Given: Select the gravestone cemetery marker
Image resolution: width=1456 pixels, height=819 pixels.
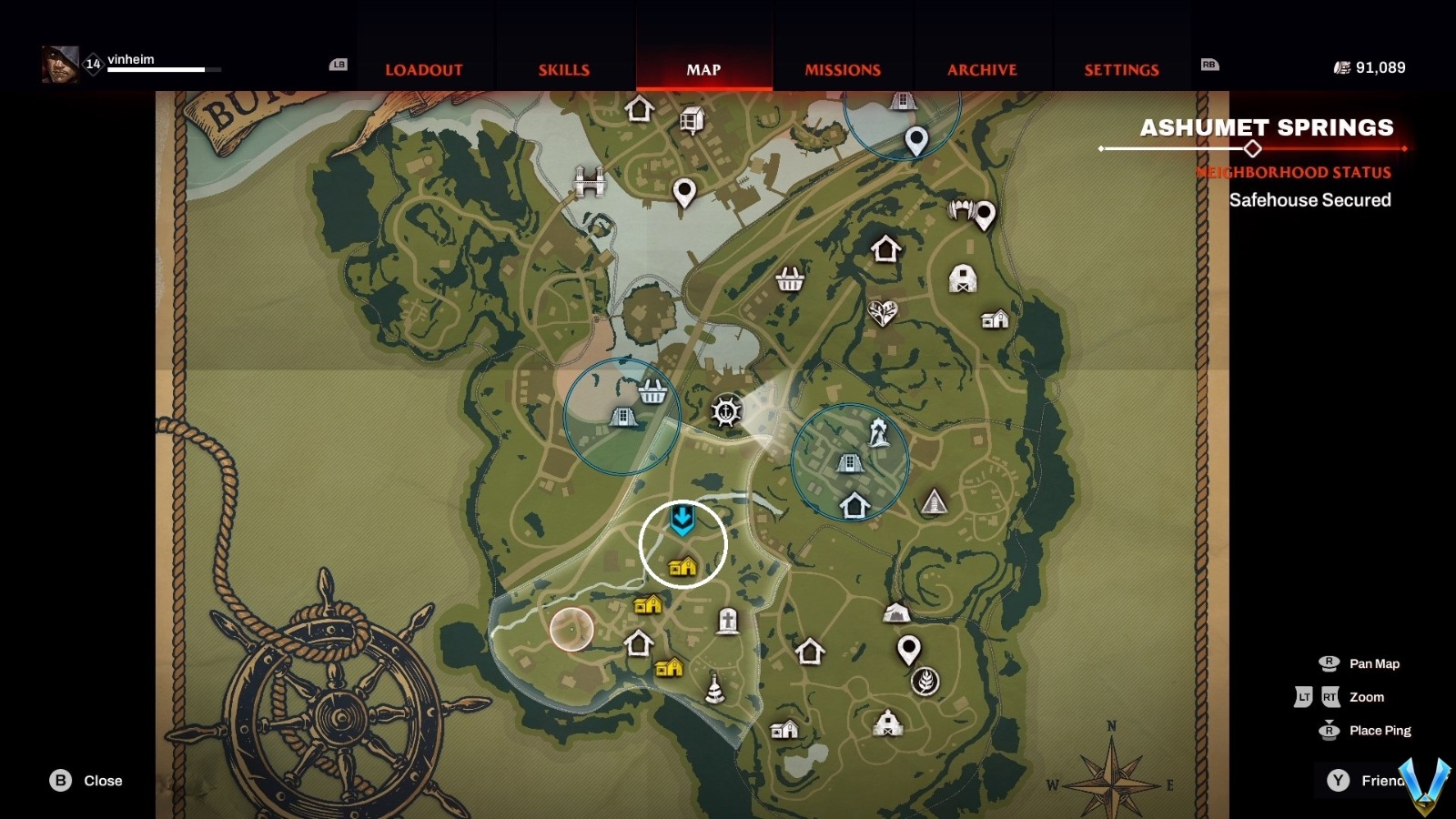Looking at the screenshot, I should coord(727,621).
